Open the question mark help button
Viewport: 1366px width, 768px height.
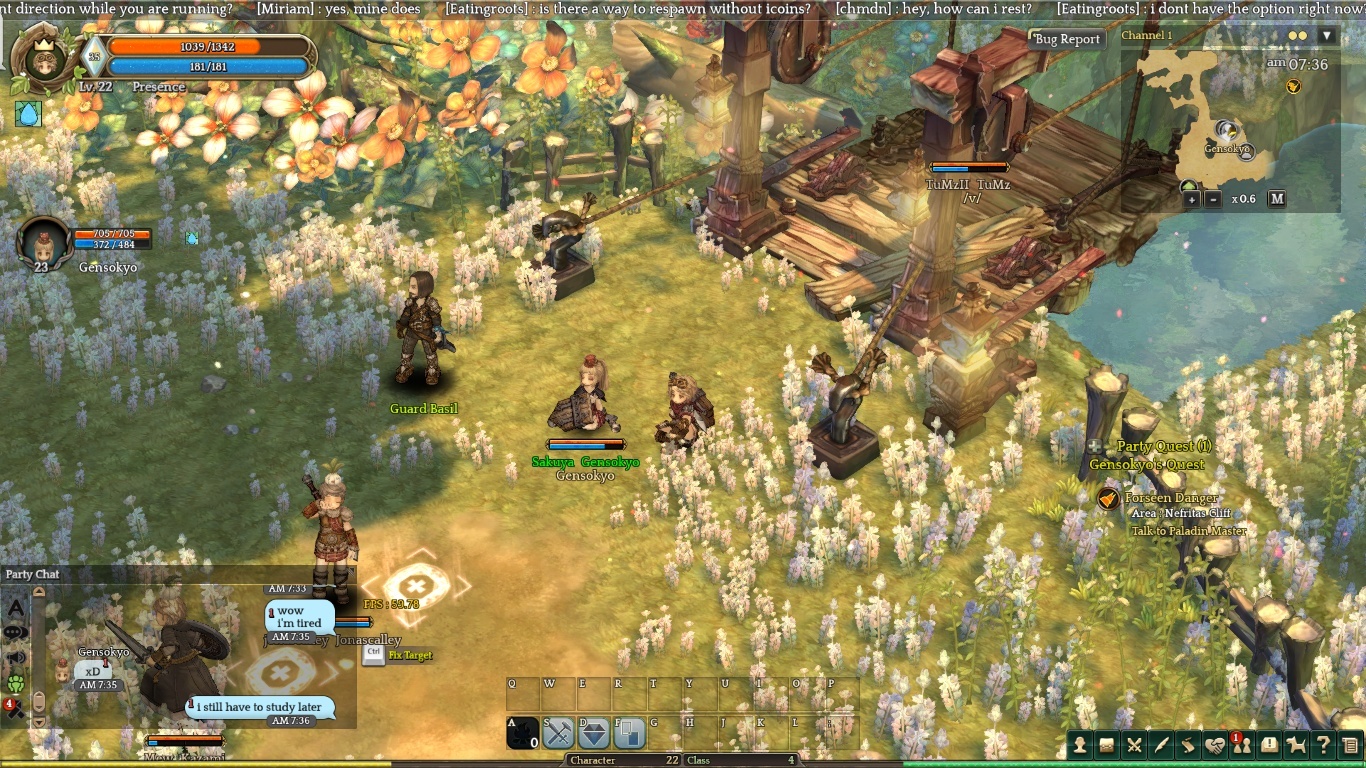point(1323,744)
